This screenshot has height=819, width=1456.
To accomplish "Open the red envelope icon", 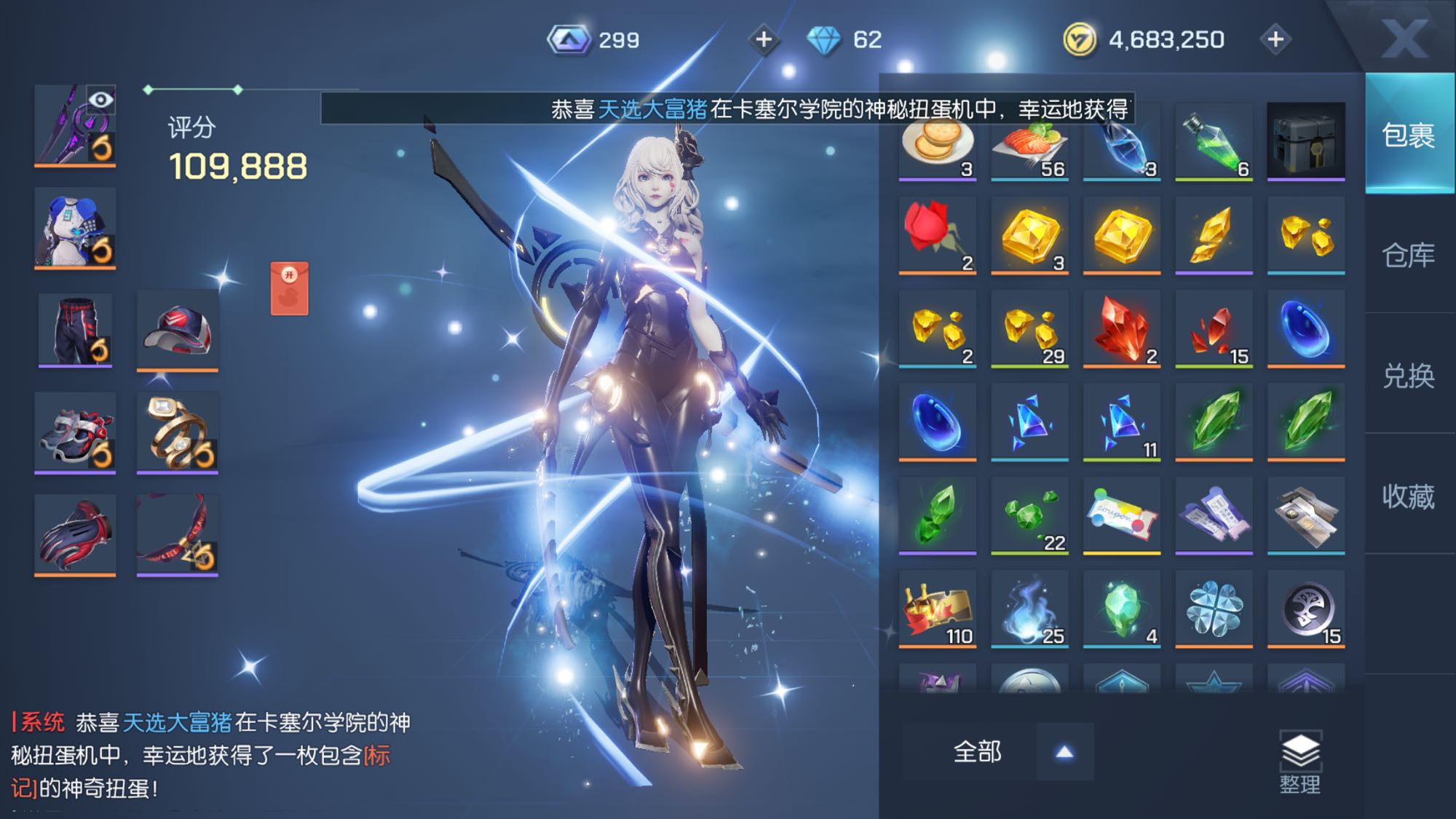I will point(289,289).
